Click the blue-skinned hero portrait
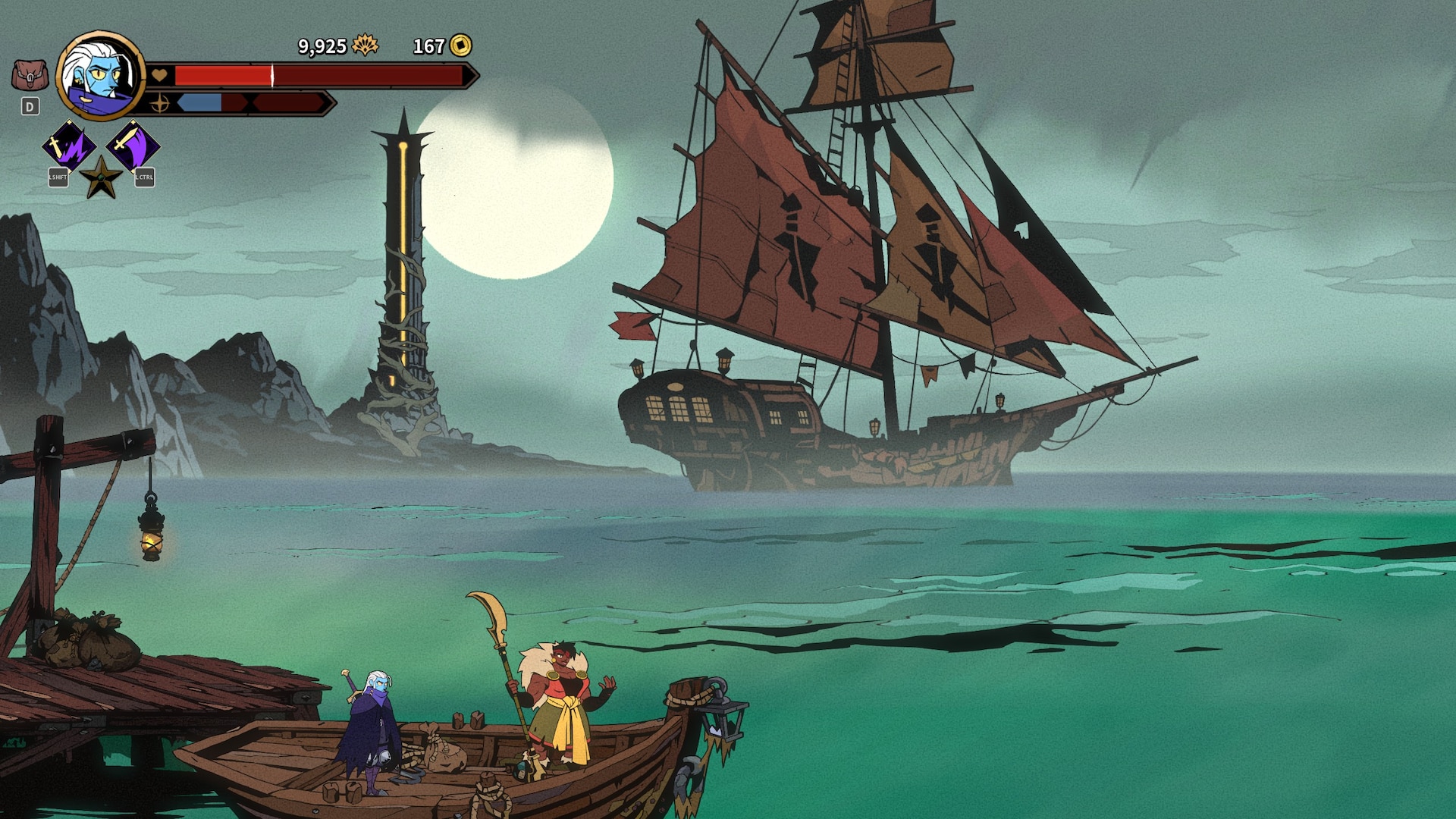The height and width of the screenshot is (819, 1456). click(x=100, y=76)
